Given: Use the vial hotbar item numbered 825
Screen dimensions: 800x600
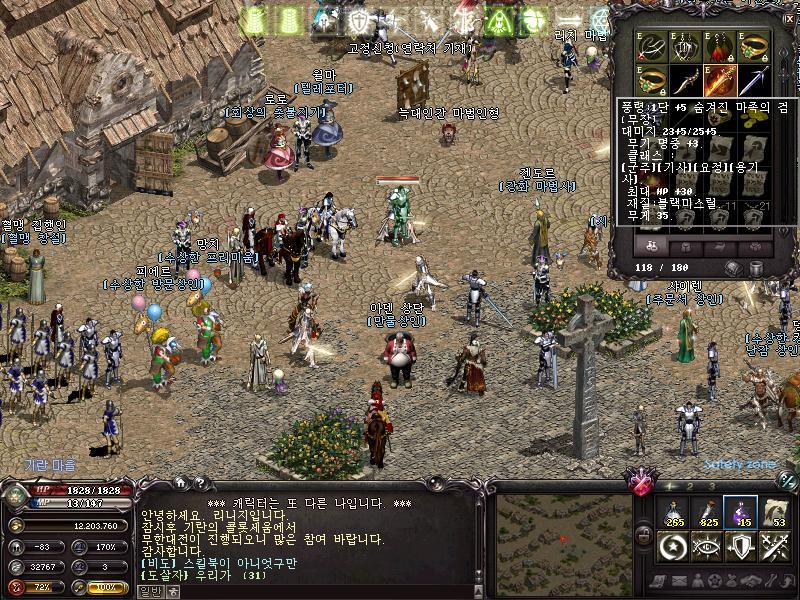Looking at the screenshot, I should click(x=707, y=512).
